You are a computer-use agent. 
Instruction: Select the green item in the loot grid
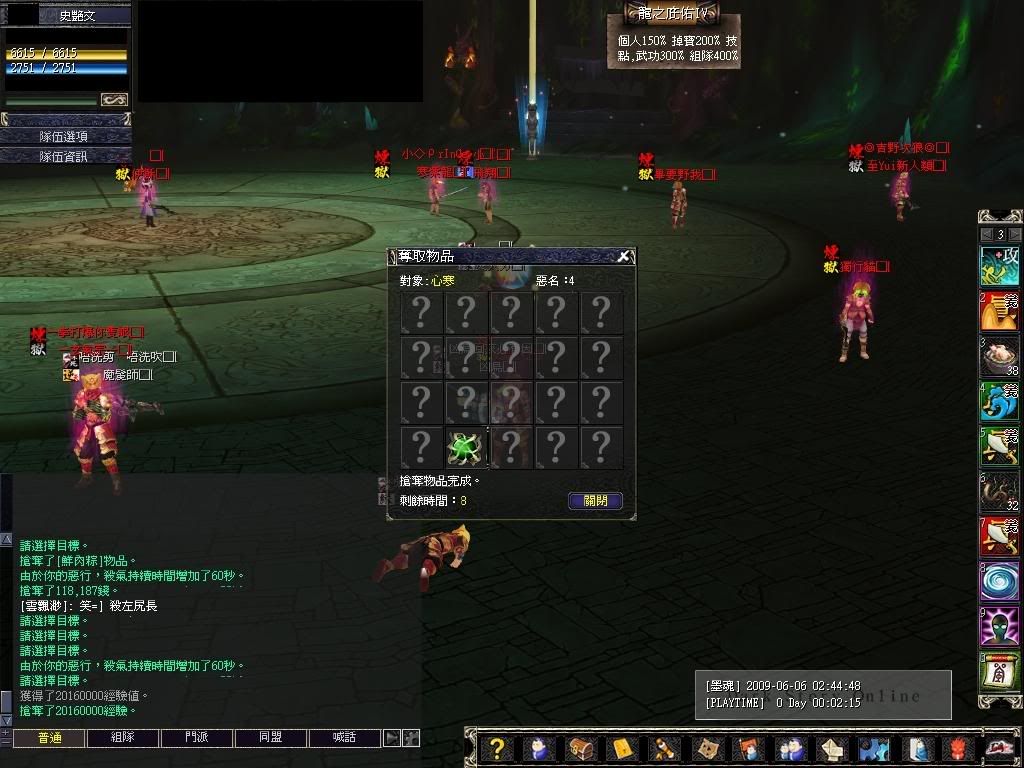pyautogui.click(x=466, y=448)
